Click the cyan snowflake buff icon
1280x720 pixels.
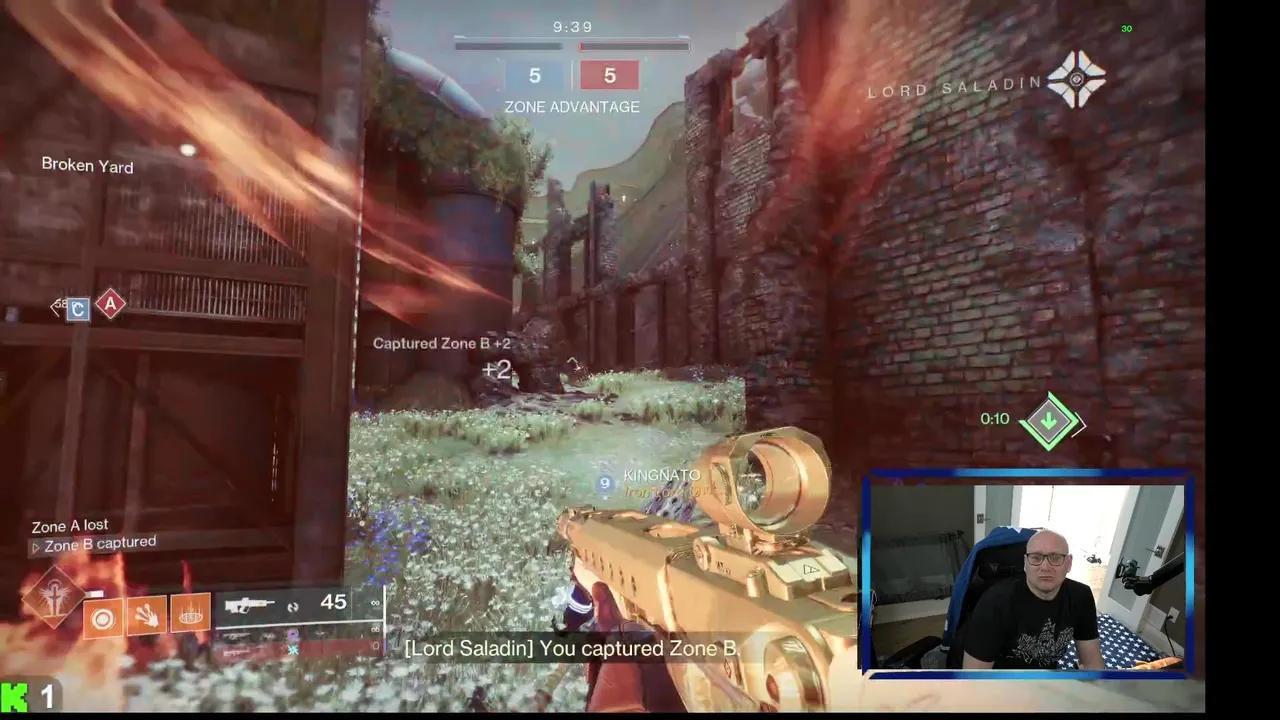pos(293,648)
